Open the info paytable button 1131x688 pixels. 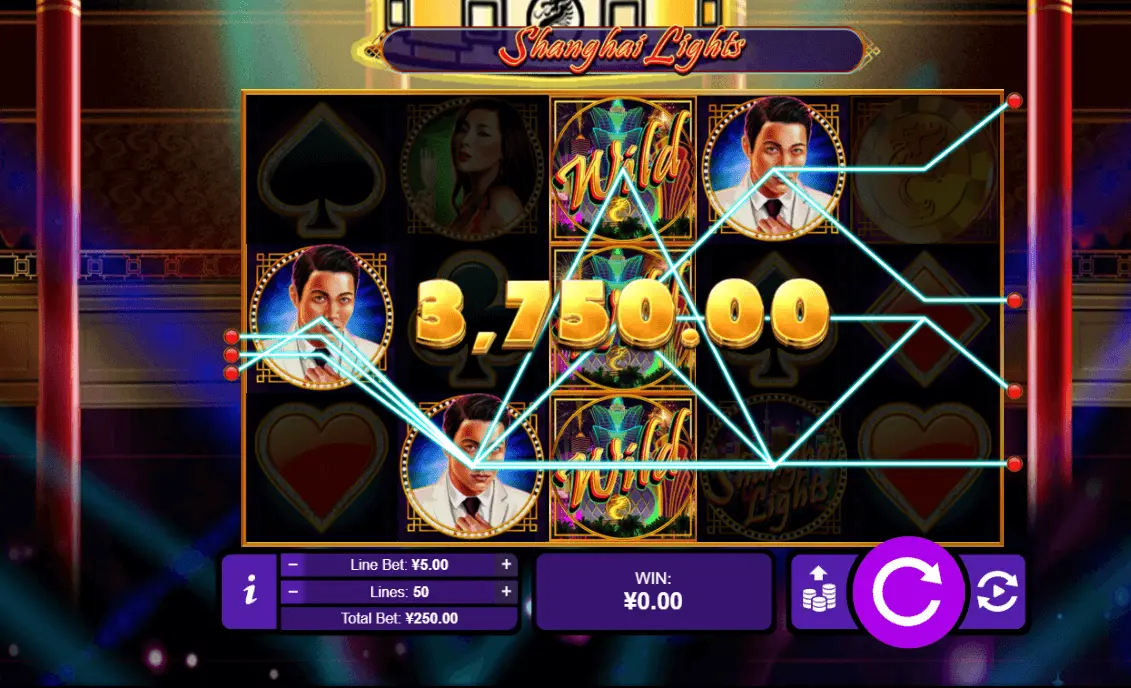[249, 592]
